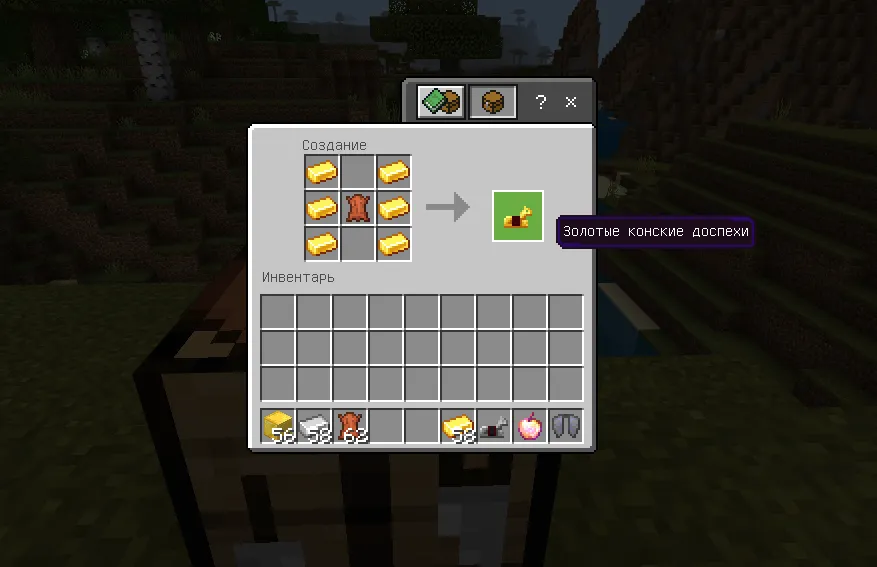Grab the leather stack of 62 in hotbar

pyautogui.click(x=350, y=427)
